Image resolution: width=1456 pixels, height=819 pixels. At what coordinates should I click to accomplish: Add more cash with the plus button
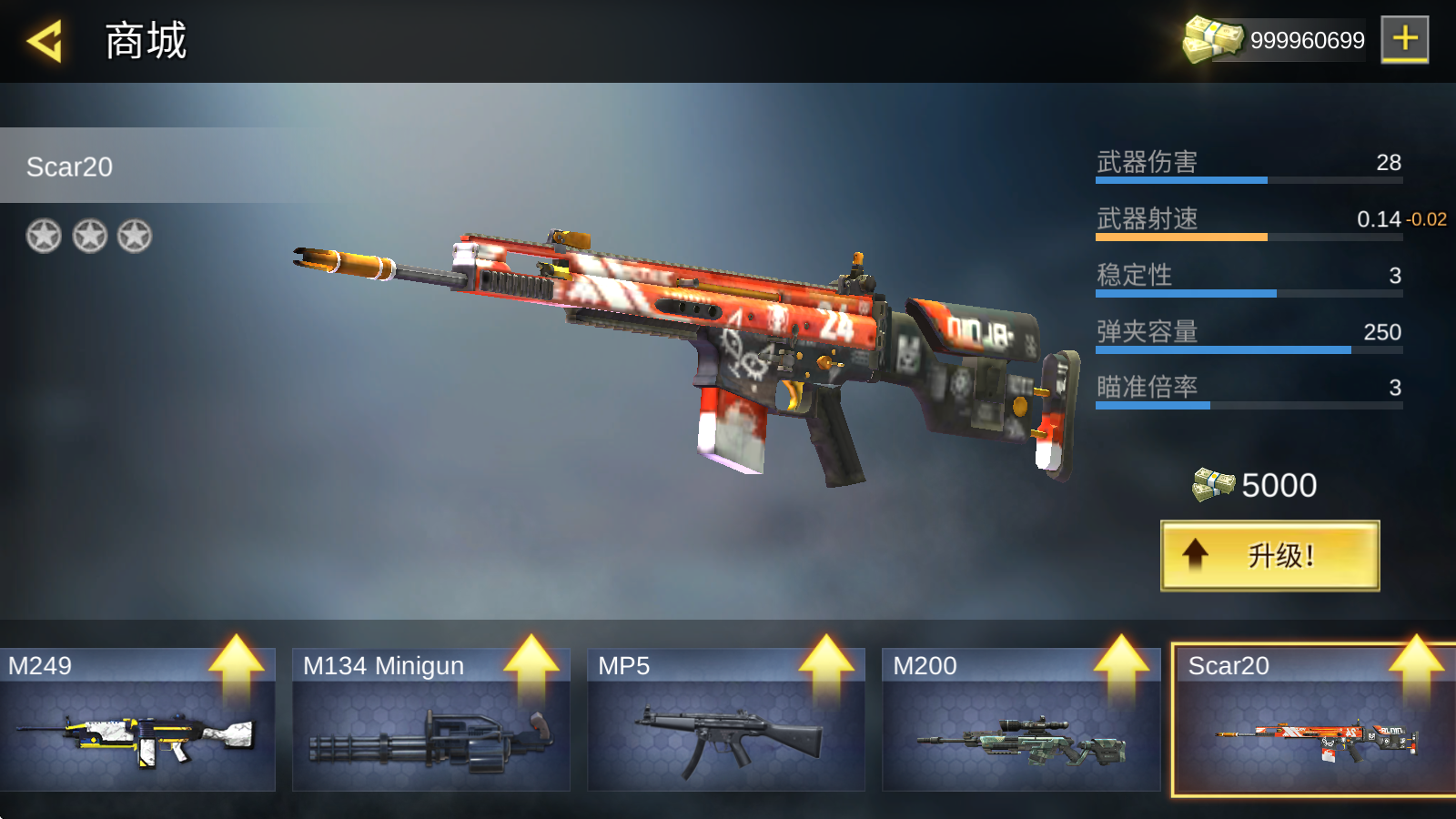pyautogui.click(x=1404, y=39)
